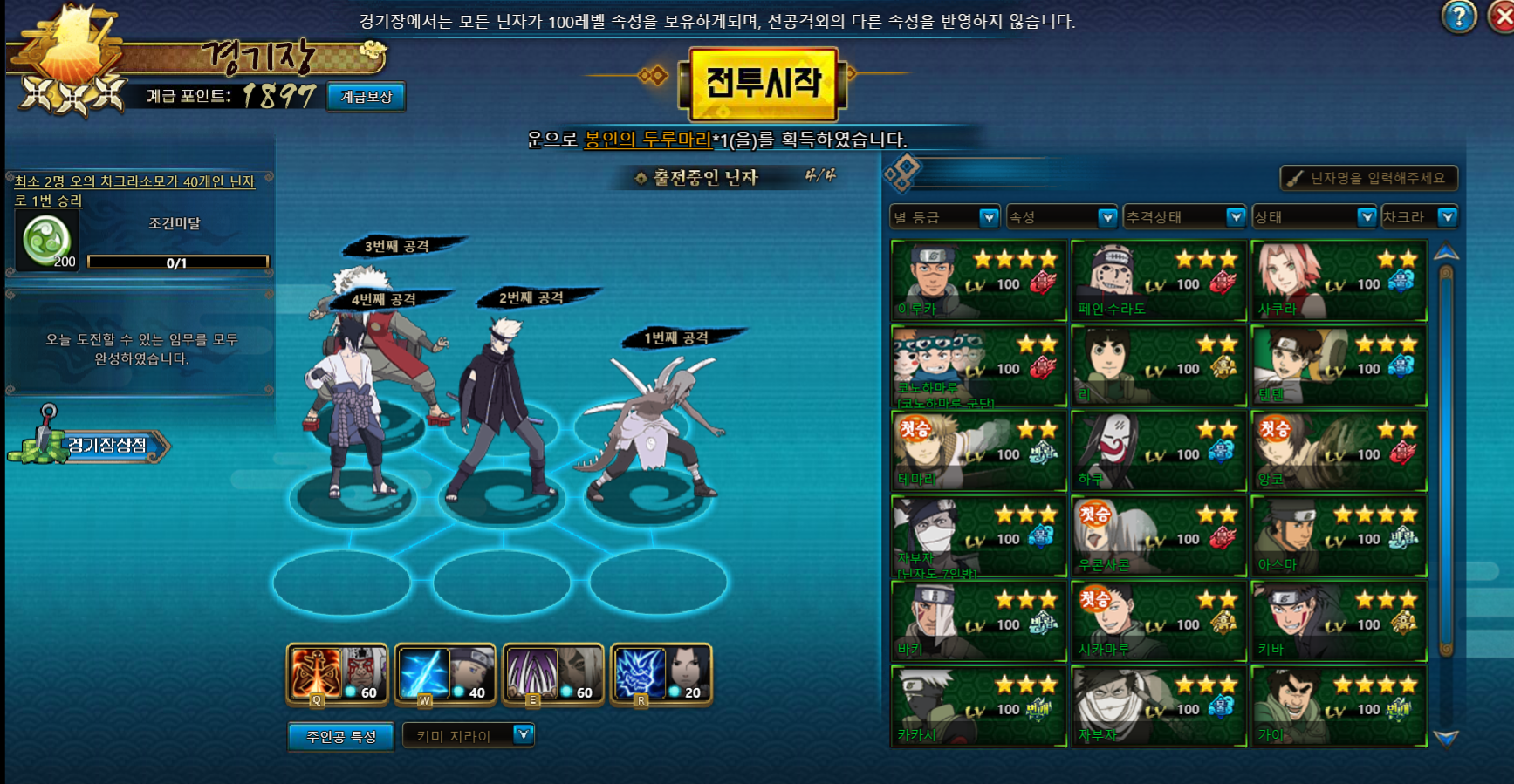The height and width of the screenshot is (784, 1514).
Task: Select the 사쿠라 ninja card
Action: tap(1339, 281)
